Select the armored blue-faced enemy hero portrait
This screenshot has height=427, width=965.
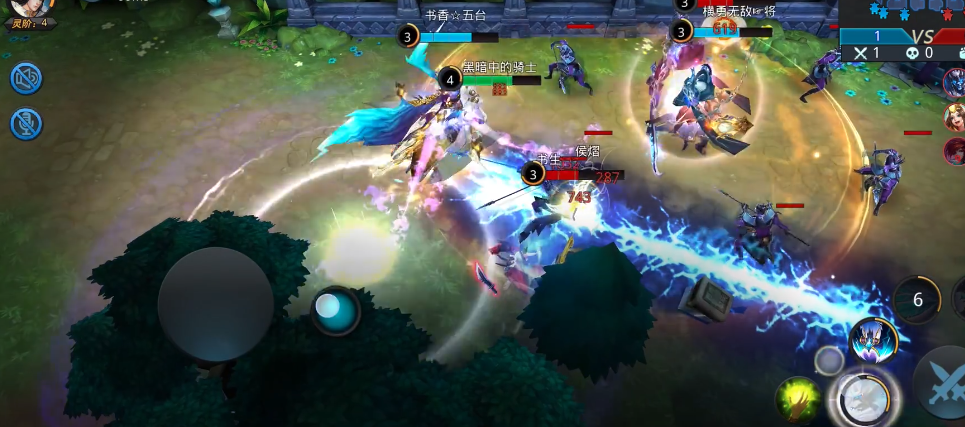pos(955,84)
